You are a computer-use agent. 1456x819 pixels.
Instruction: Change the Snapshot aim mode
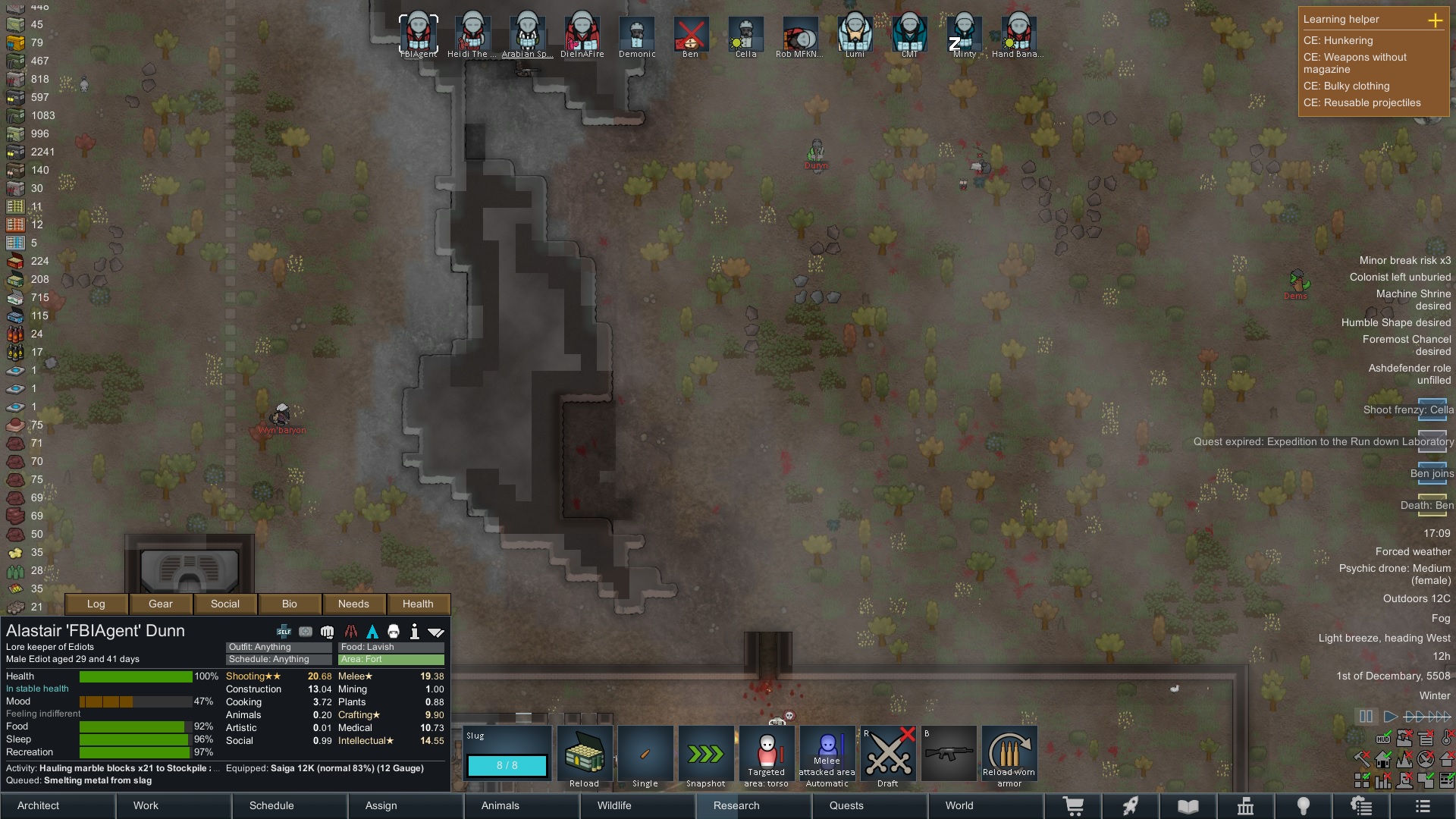tap(706, 755)
